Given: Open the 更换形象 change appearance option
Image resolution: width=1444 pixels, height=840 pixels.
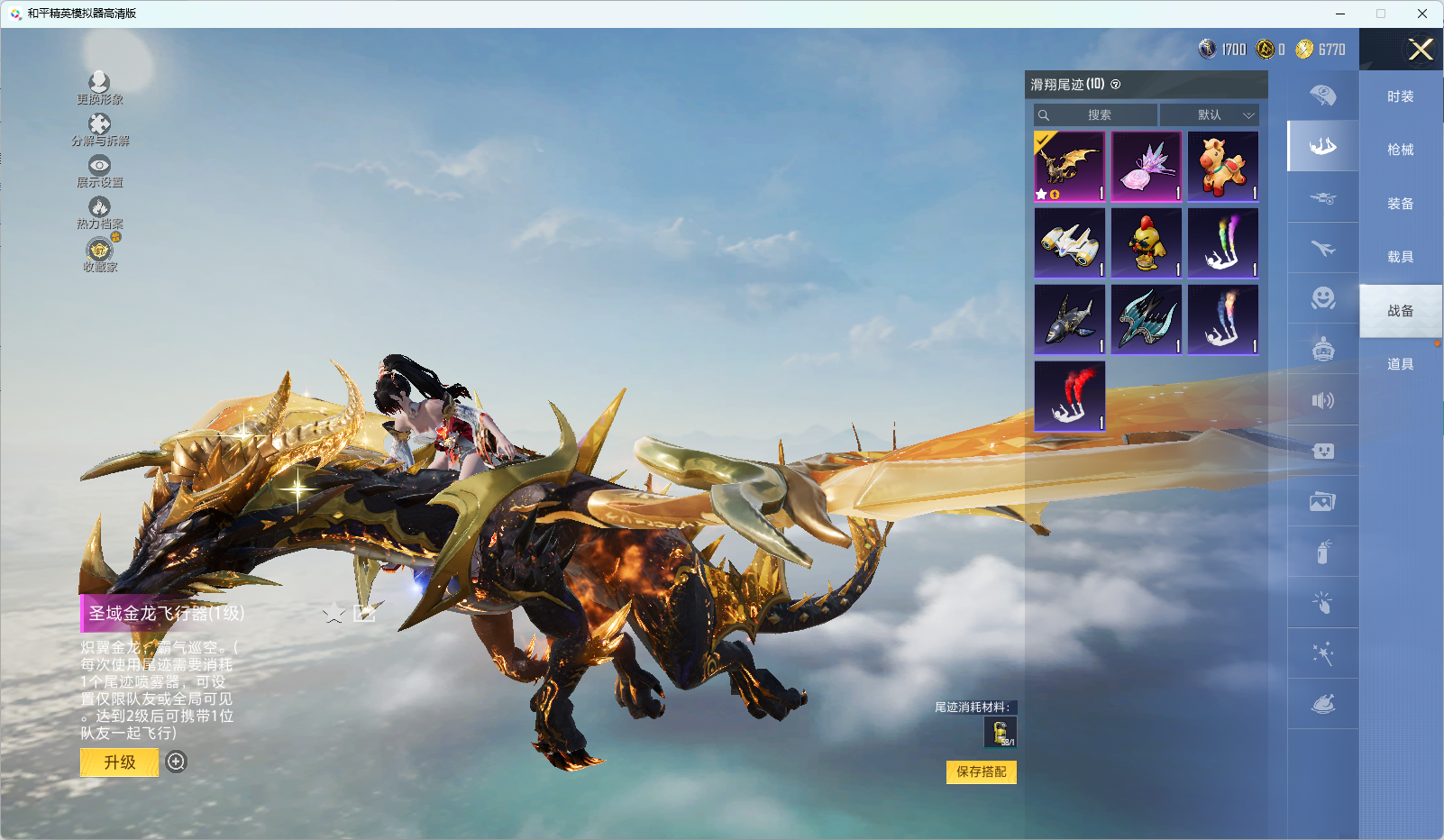Looking at the screenshot, I should tap(99, 88).
